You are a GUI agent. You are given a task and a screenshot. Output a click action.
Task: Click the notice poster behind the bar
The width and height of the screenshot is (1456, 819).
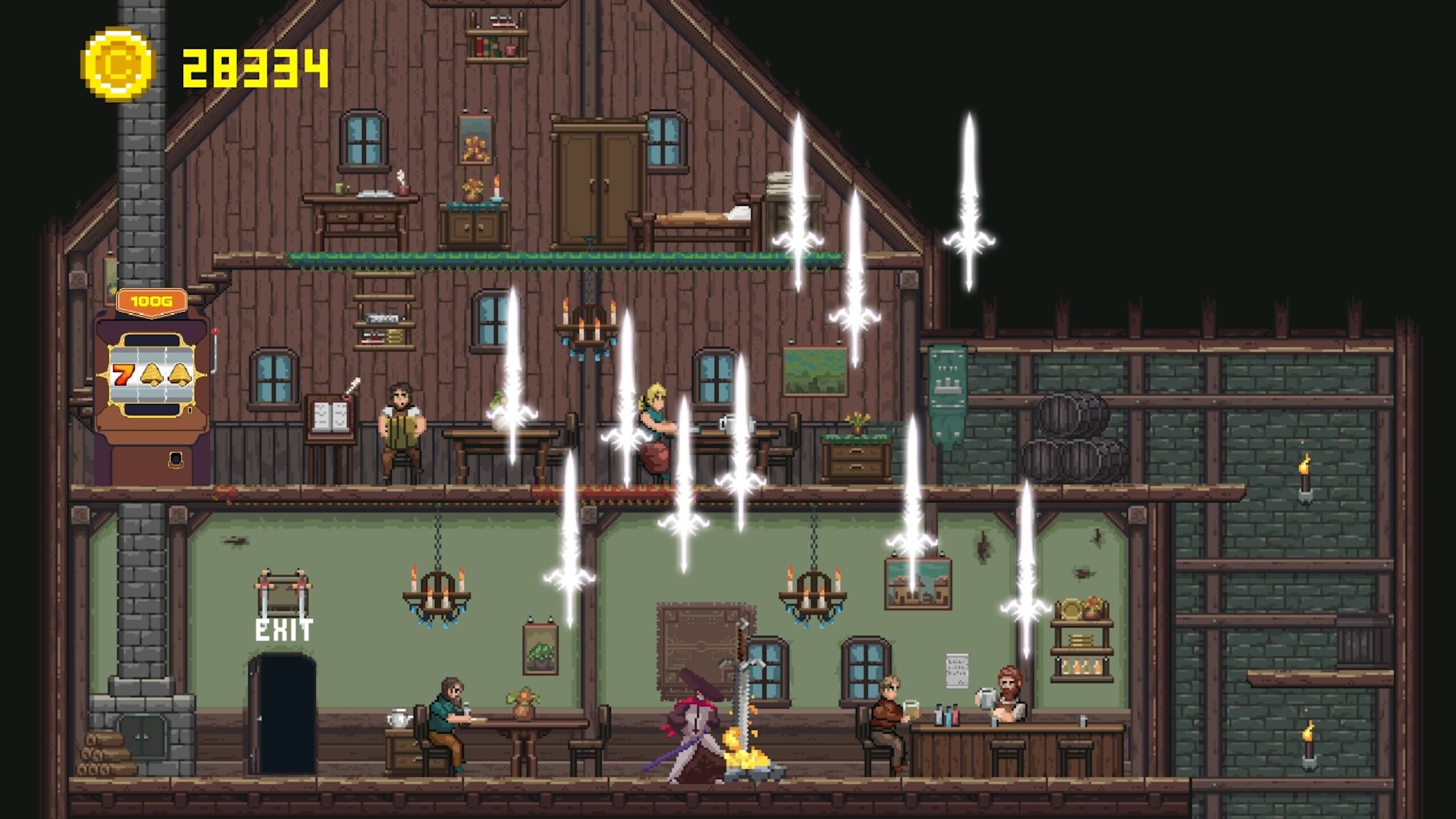(957, 671)
